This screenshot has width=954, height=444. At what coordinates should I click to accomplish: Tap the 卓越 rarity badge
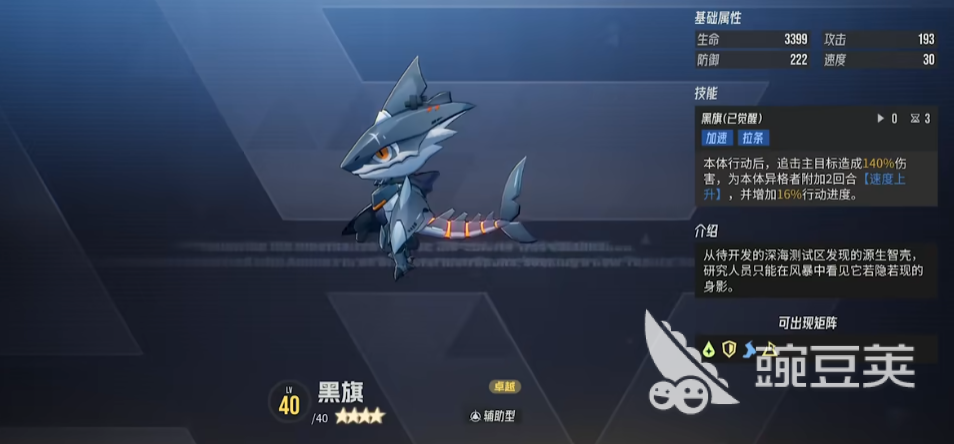(x=504, y=387)
